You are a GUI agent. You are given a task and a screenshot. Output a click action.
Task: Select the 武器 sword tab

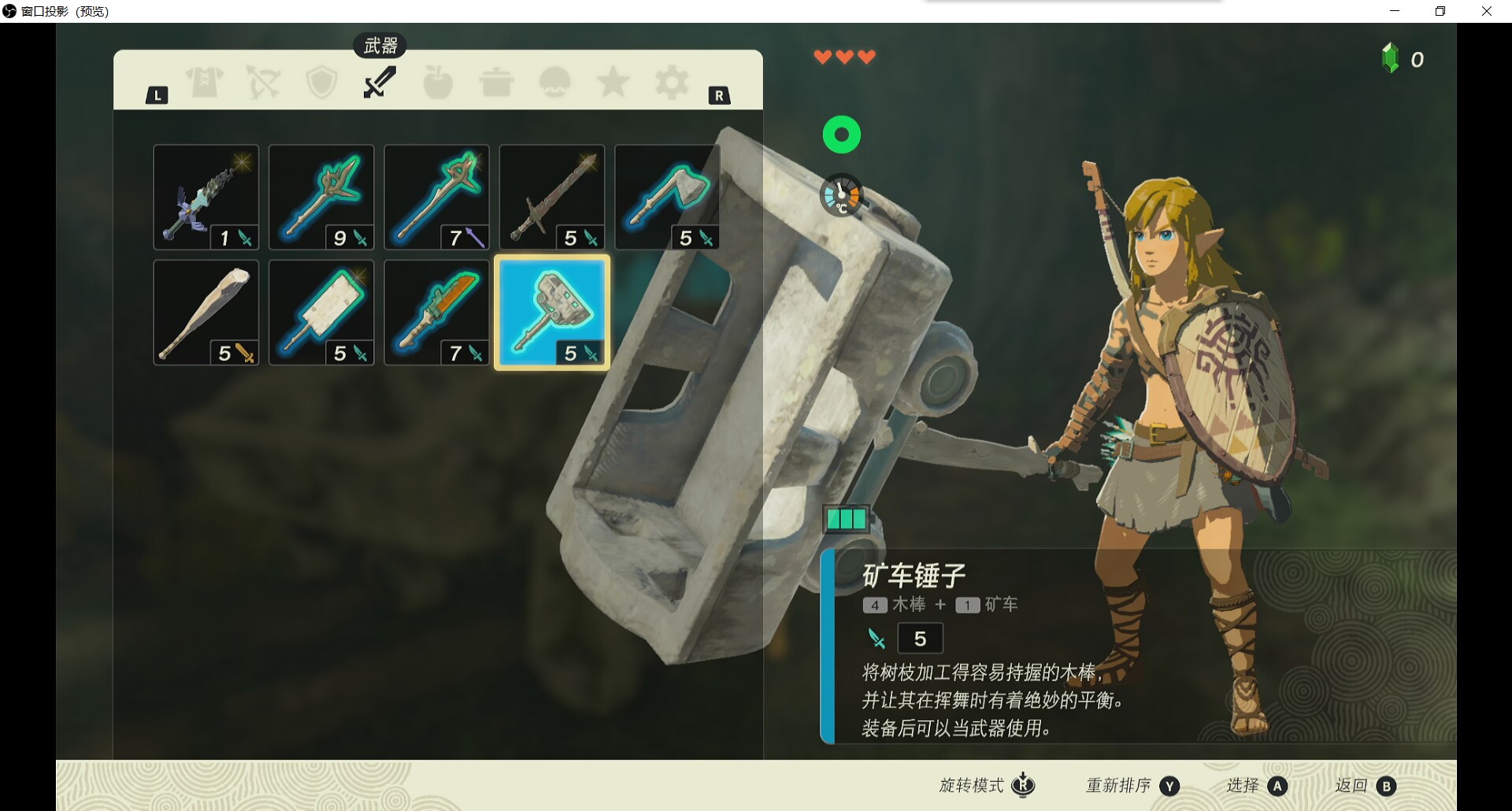point(380,82)
